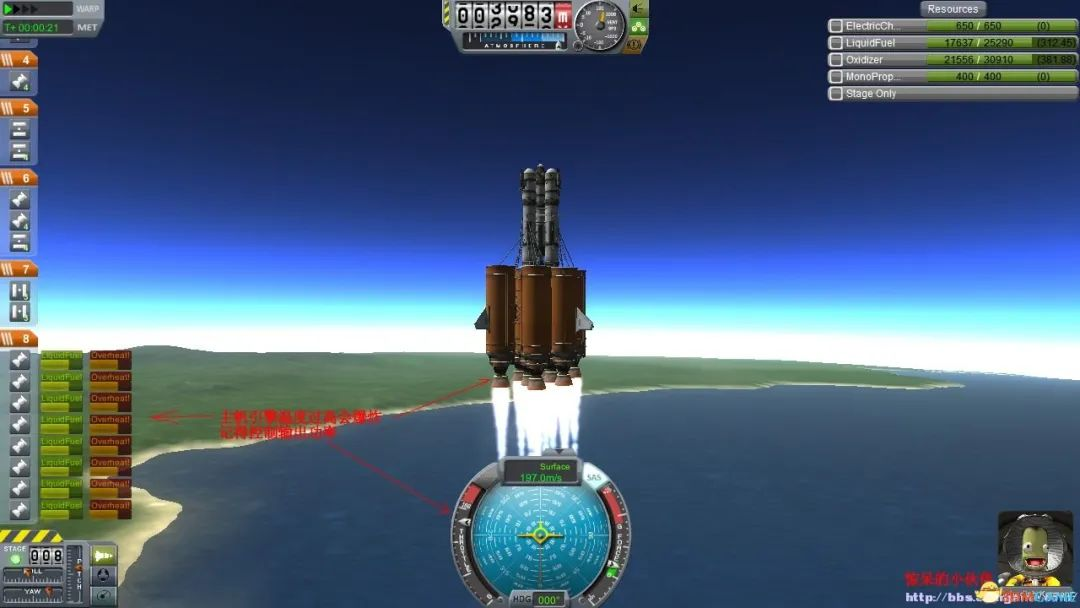Select the stage 8 header tab
1080x608 pixels.
click(19, 339)
